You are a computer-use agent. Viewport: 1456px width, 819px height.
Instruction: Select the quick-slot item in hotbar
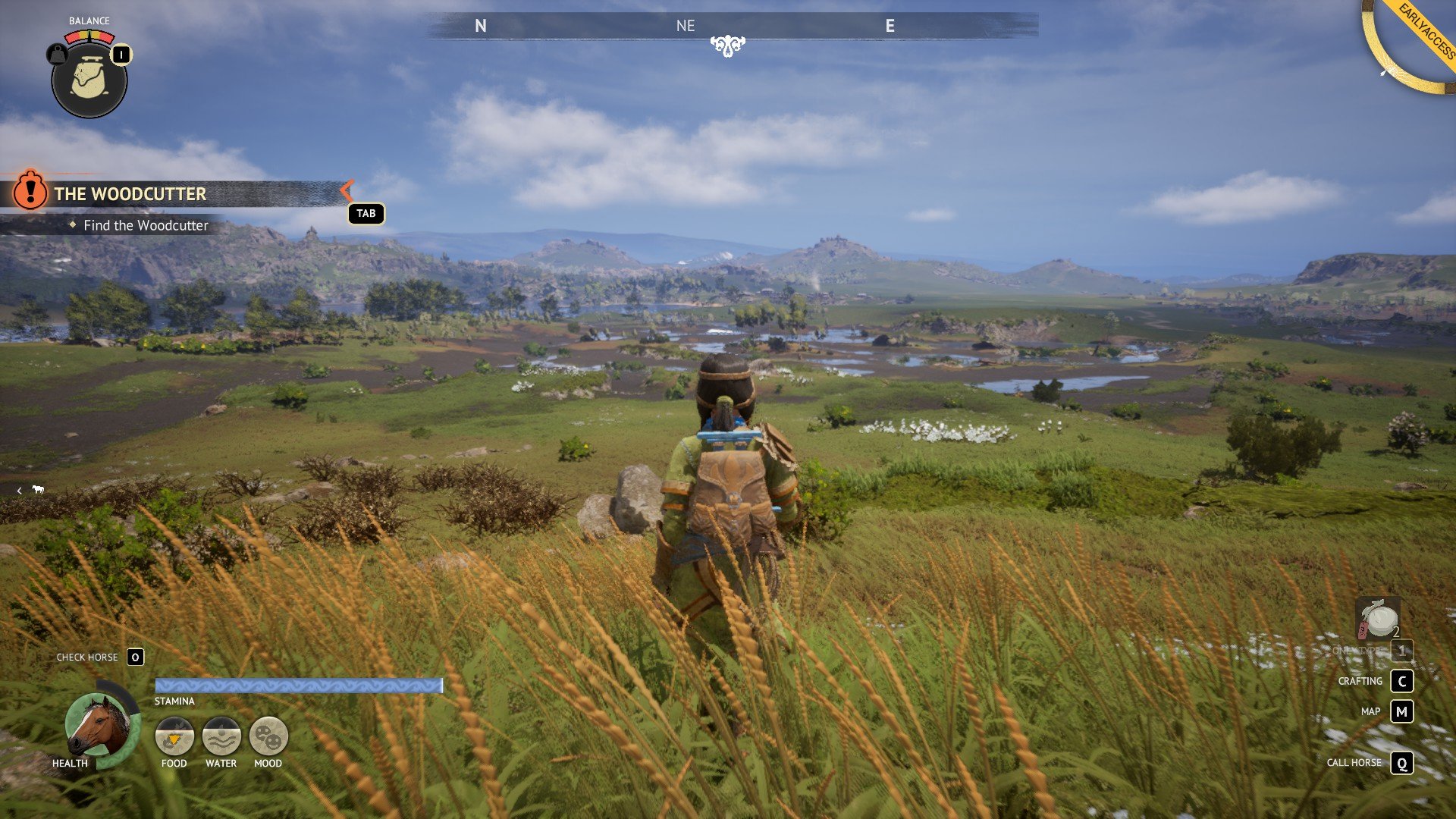(x=1378, y=620)
